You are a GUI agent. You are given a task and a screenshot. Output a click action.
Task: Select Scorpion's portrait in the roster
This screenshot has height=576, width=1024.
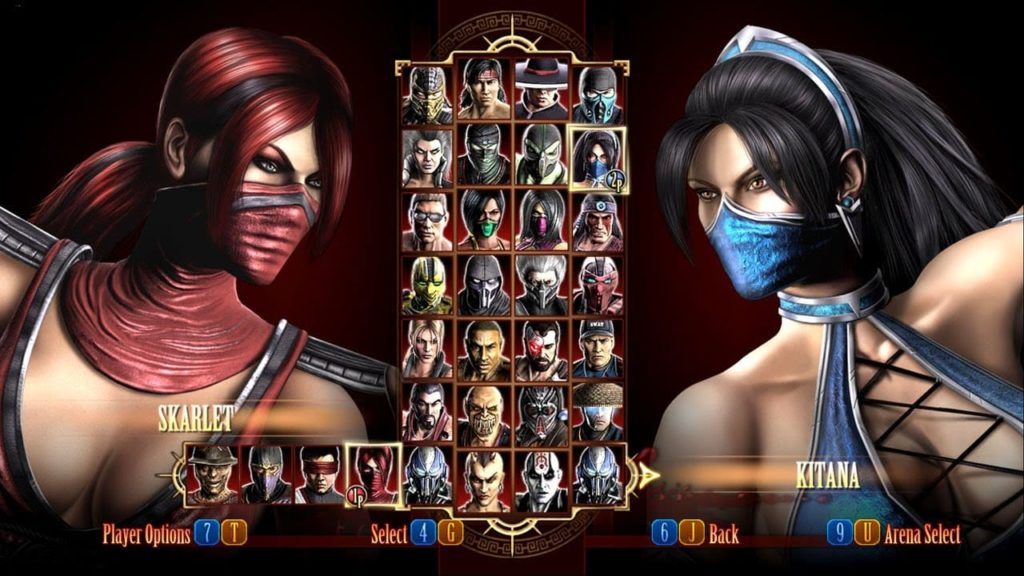[427, 94]
